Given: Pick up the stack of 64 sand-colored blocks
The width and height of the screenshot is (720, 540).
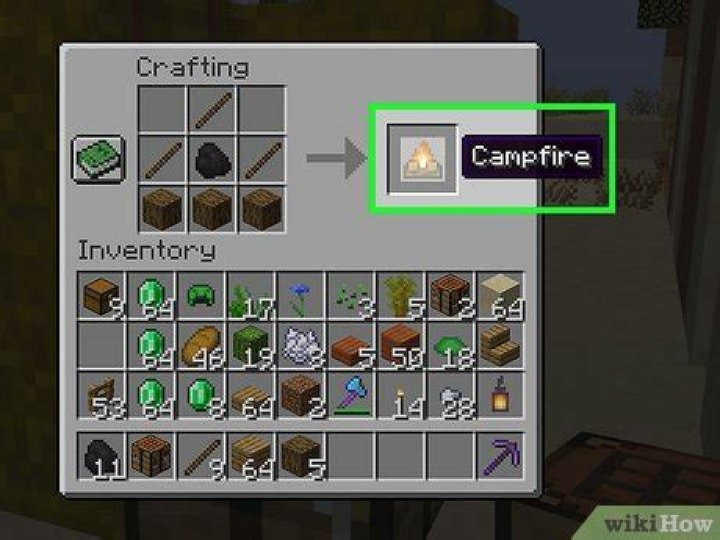Looking at the screenshot, I should coord(500,295).
